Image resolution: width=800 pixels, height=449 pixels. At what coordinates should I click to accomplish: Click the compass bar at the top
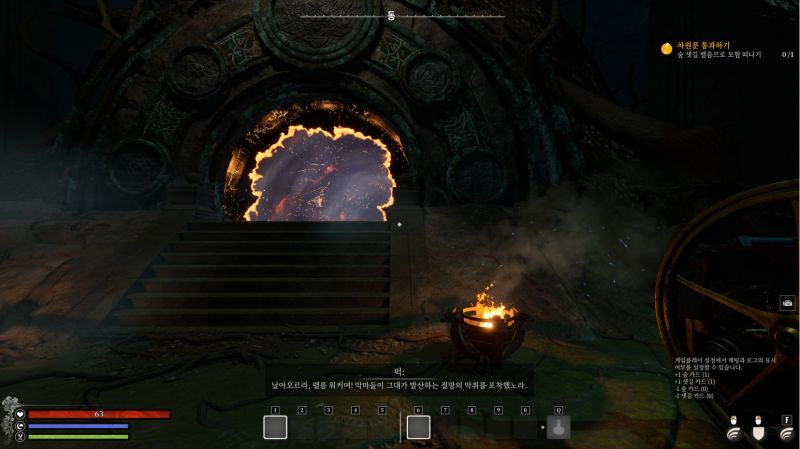tap(391, 16)
